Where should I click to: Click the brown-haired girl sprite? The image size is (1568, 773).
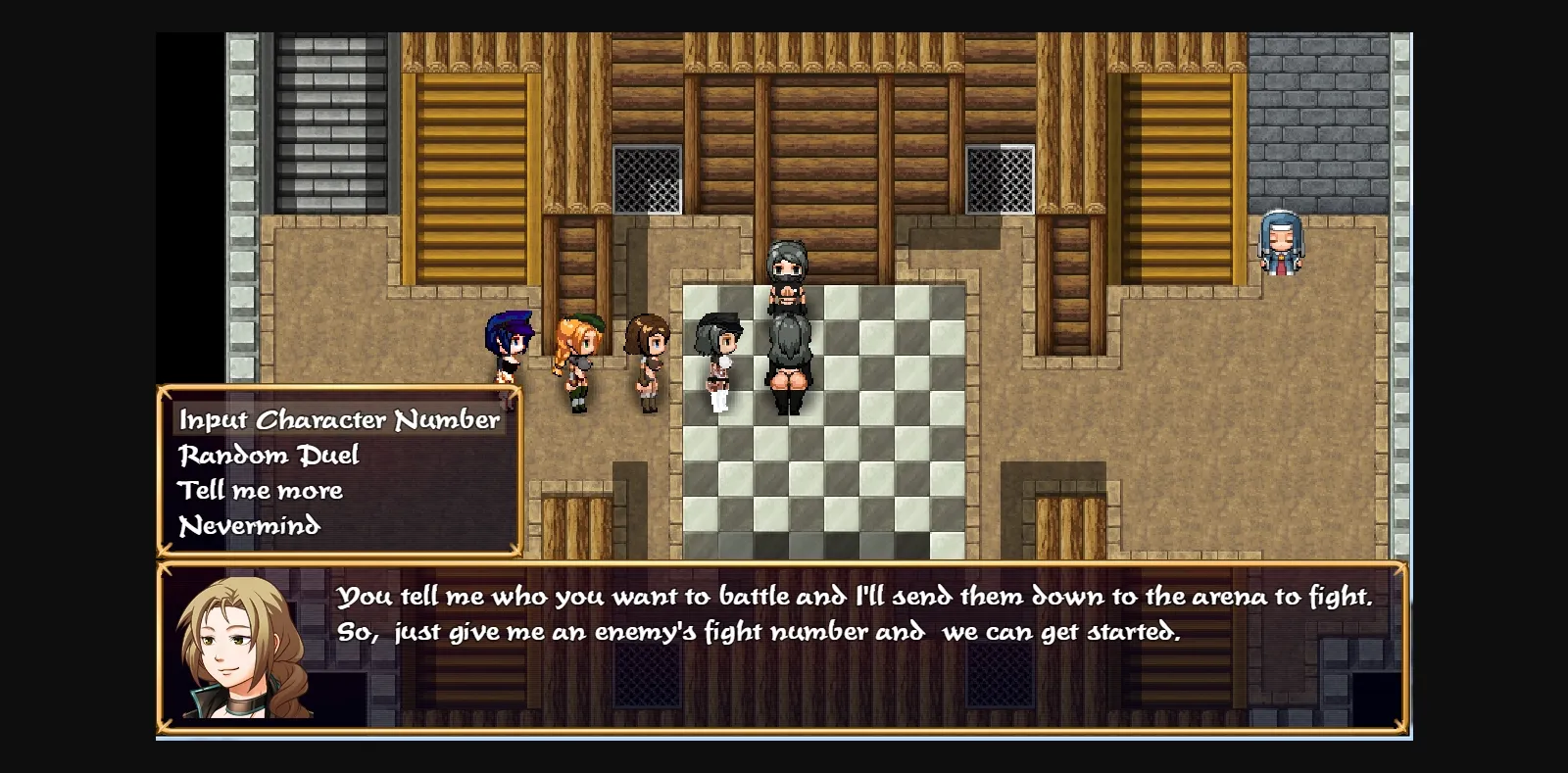[647, 358]
